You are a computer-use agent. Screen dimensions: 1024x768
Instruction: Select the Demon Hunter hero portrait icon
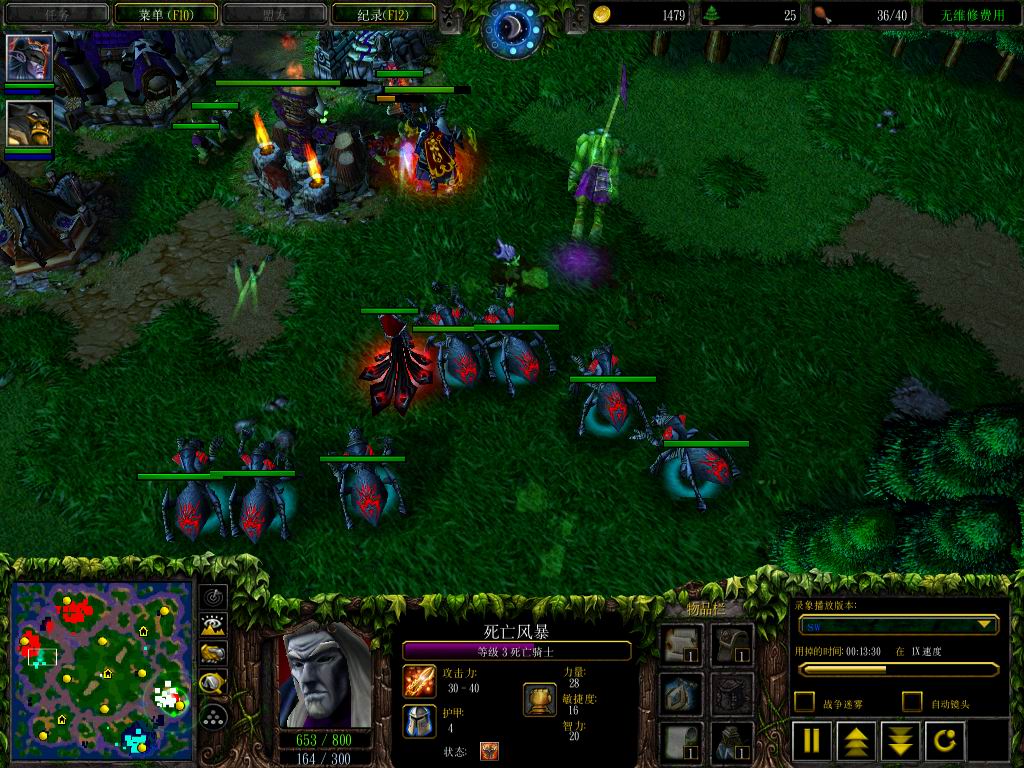pos(29,58)
